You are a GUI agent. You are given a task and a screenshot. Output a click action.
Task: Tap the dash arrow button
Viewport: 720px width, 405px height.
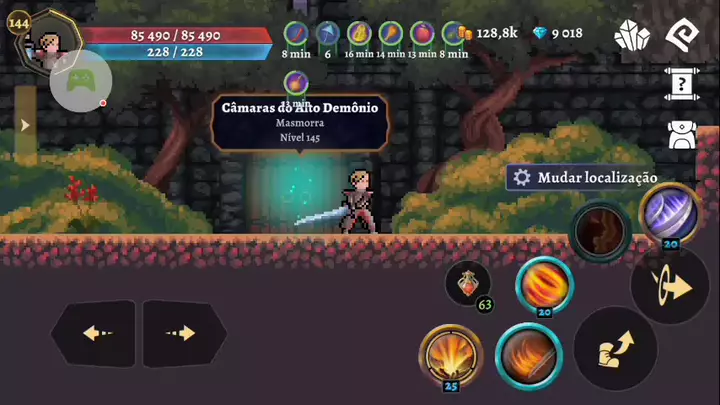[671, 287]
